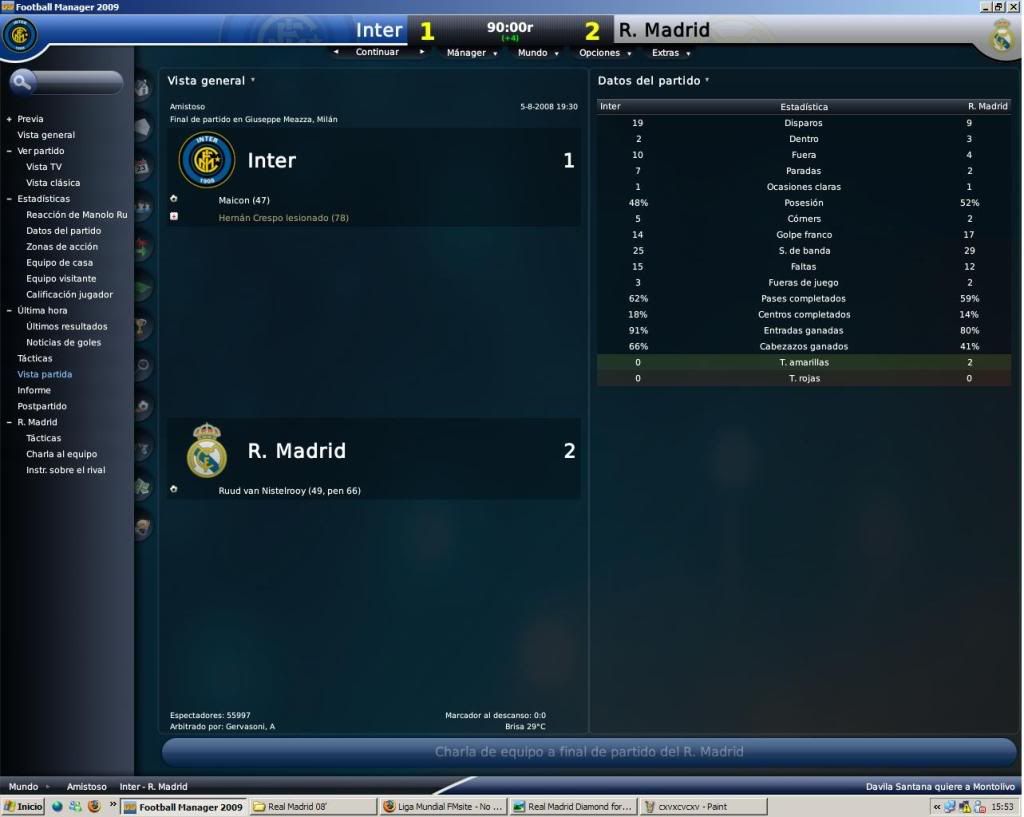Start the R. Madrid post-match team talk
Image resolution: width=1024 pixels, height=817 pixels.
(x=589, y=752)
